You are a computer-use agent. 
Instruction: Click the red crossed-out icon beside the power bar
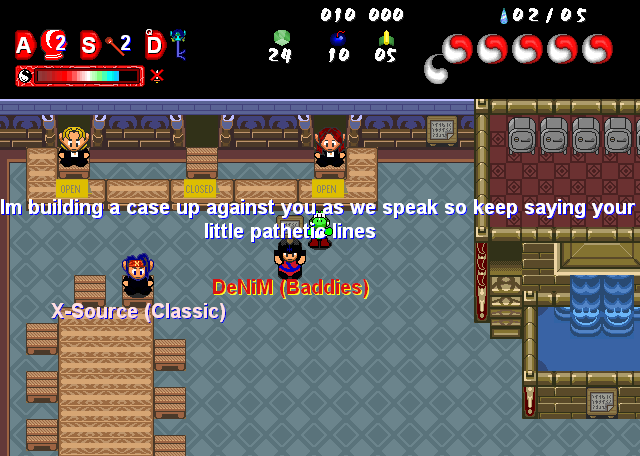point(157,75)
